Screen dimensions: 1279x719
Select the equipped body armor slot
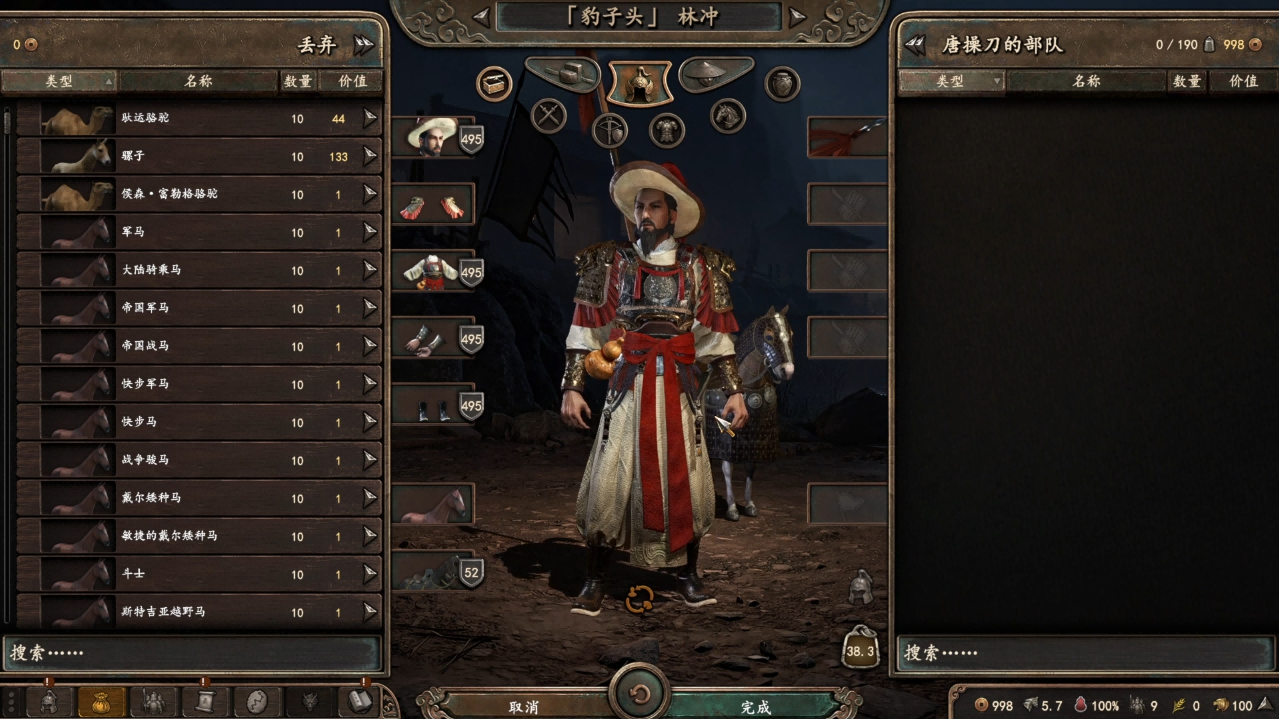433,271
